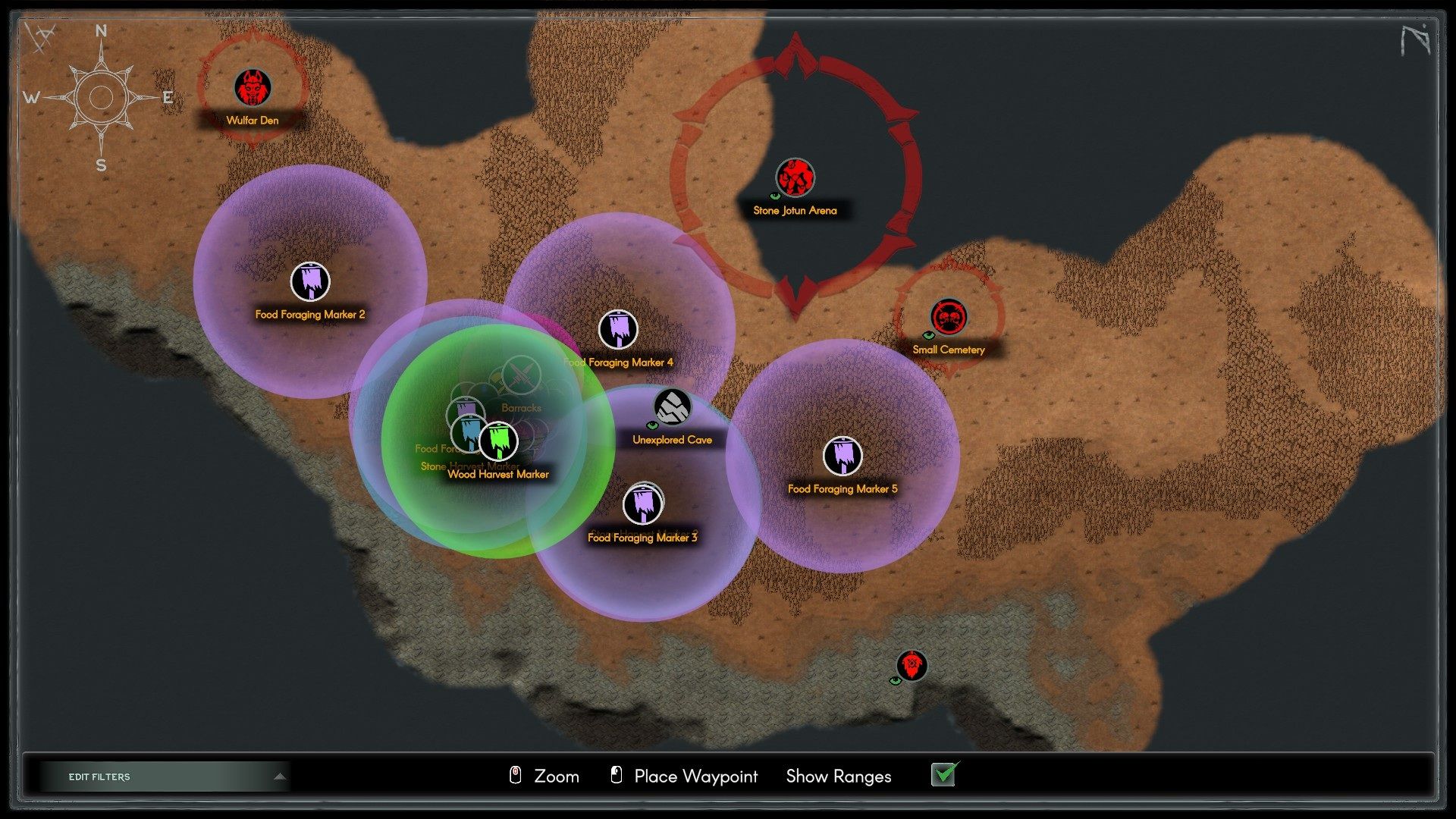Select the Wulfar Den map marker

253,88
